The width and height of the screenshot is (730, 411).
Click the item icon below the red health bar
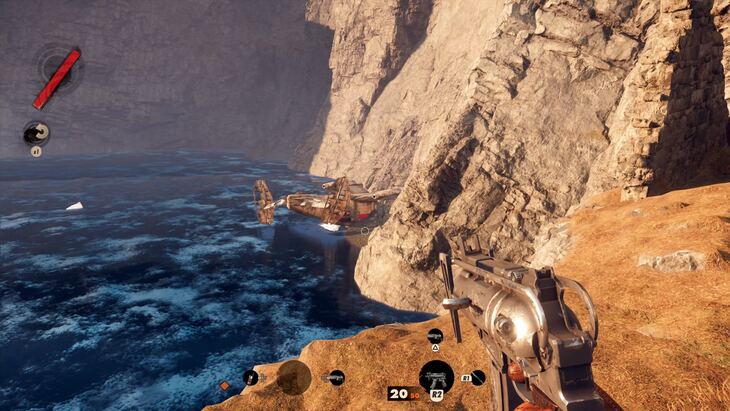tap(36, 132)
